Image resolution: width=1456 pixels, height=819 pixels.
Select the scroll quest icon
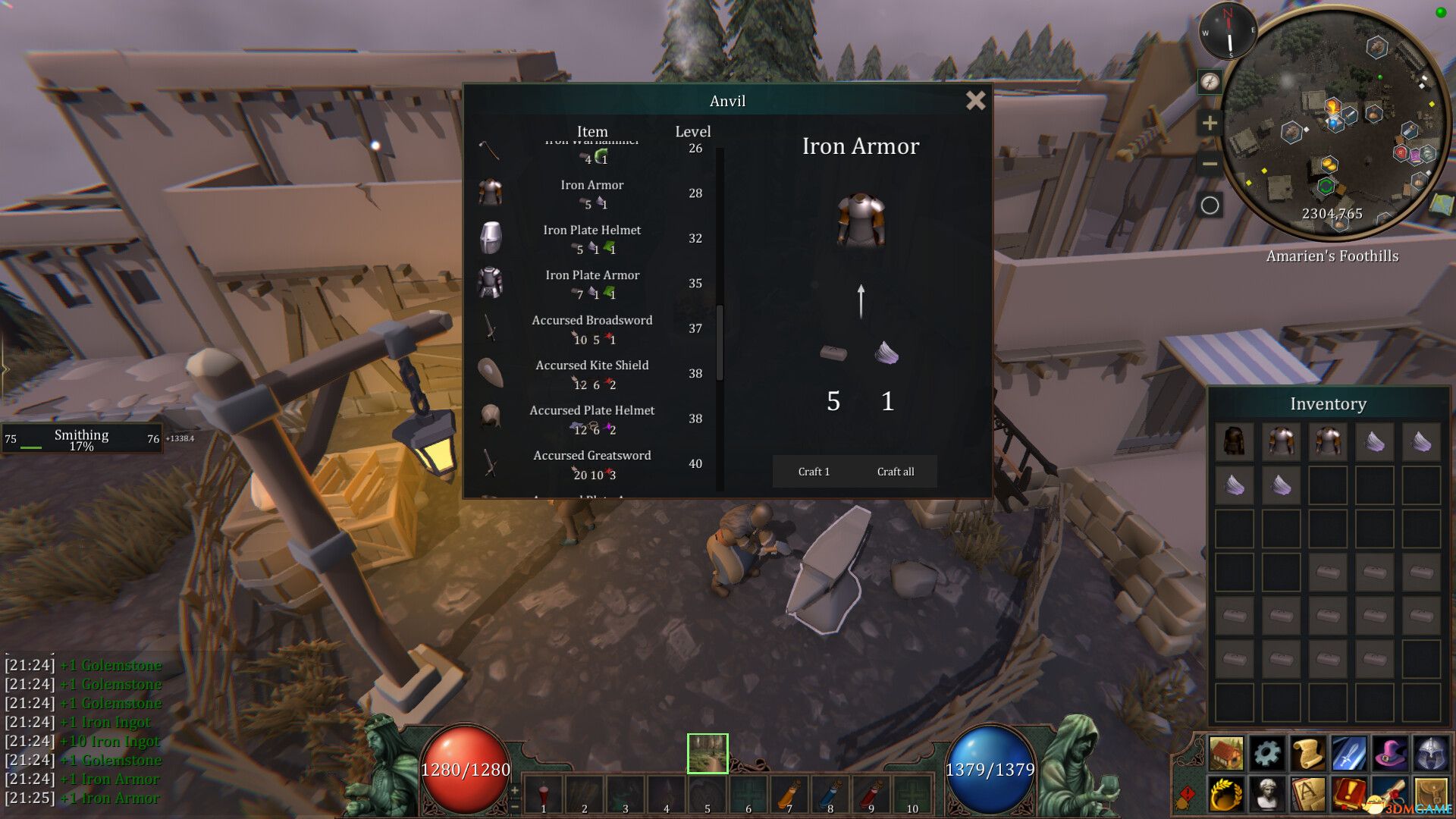click(x=1309, y=752)
